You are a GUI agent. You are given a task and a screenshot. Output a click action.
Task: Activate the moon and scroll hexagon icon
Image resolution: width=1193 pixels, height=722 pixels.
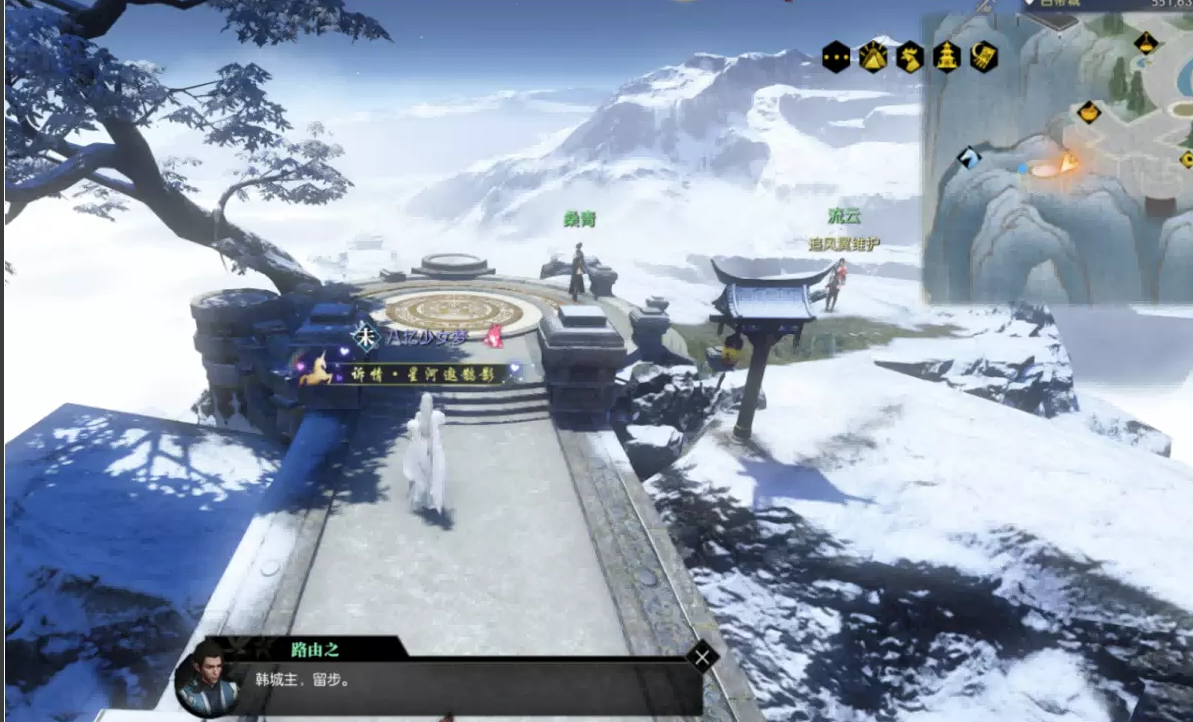984,56
